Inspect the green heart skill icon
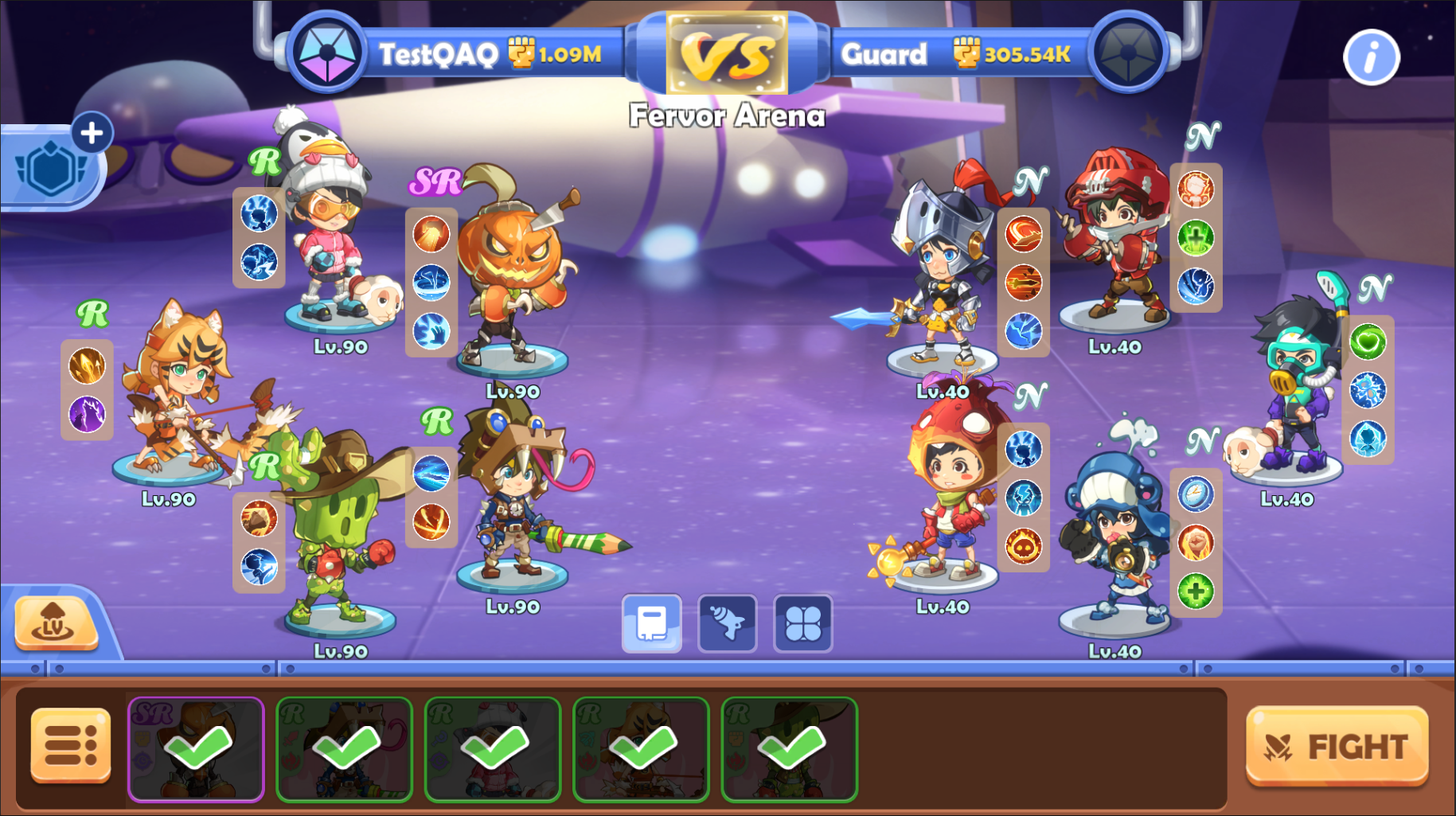The height and width of the screenshot is (816, 1456). (1367, 342)
